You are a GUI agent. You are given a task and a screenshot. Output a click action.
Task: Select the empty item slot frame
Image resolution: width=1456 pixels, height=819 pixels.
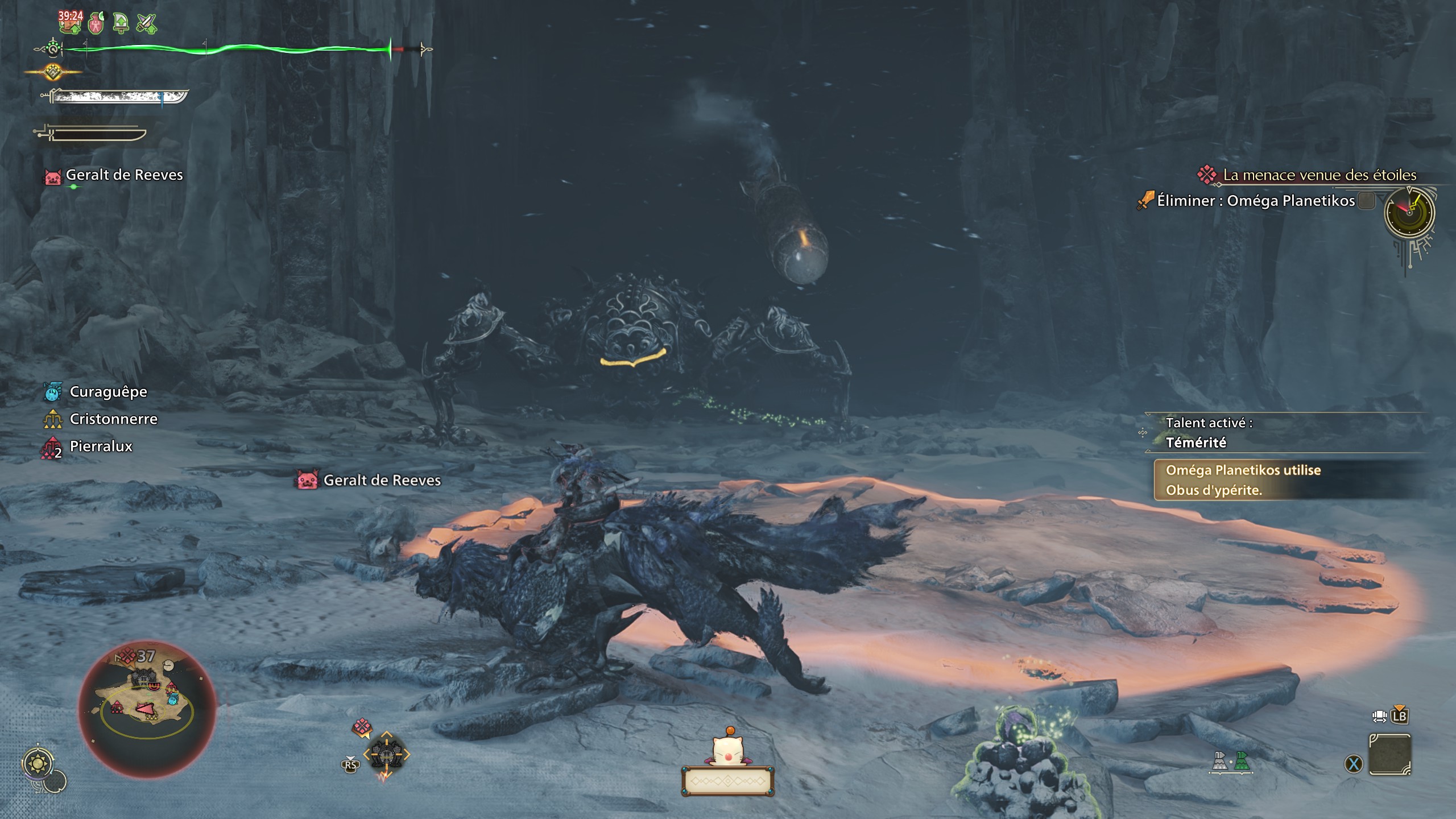click(x=1389, y=755)
